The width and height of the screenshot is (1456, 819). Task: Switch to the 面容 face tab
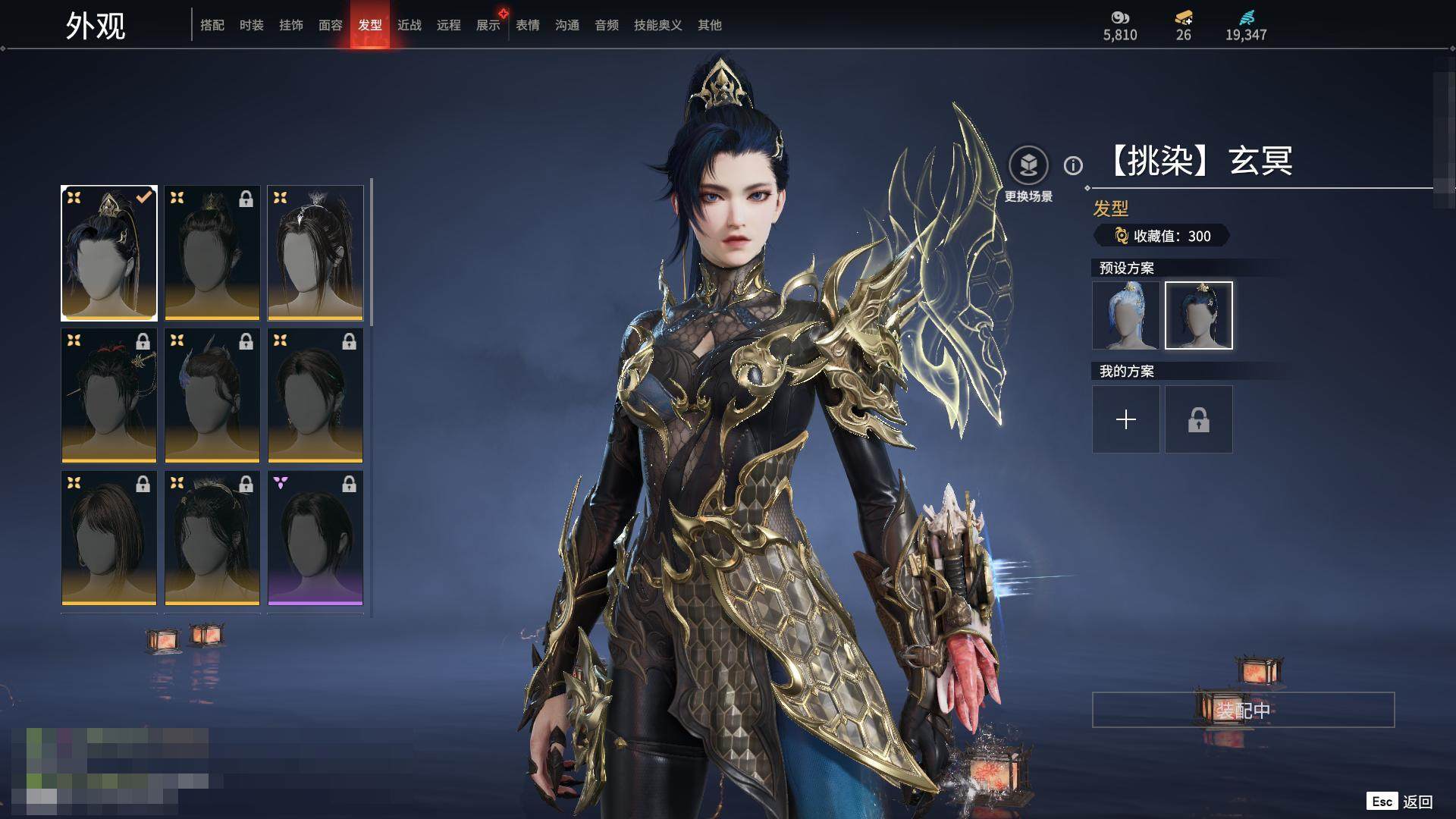pyautogui.click(x=331, y=25)
